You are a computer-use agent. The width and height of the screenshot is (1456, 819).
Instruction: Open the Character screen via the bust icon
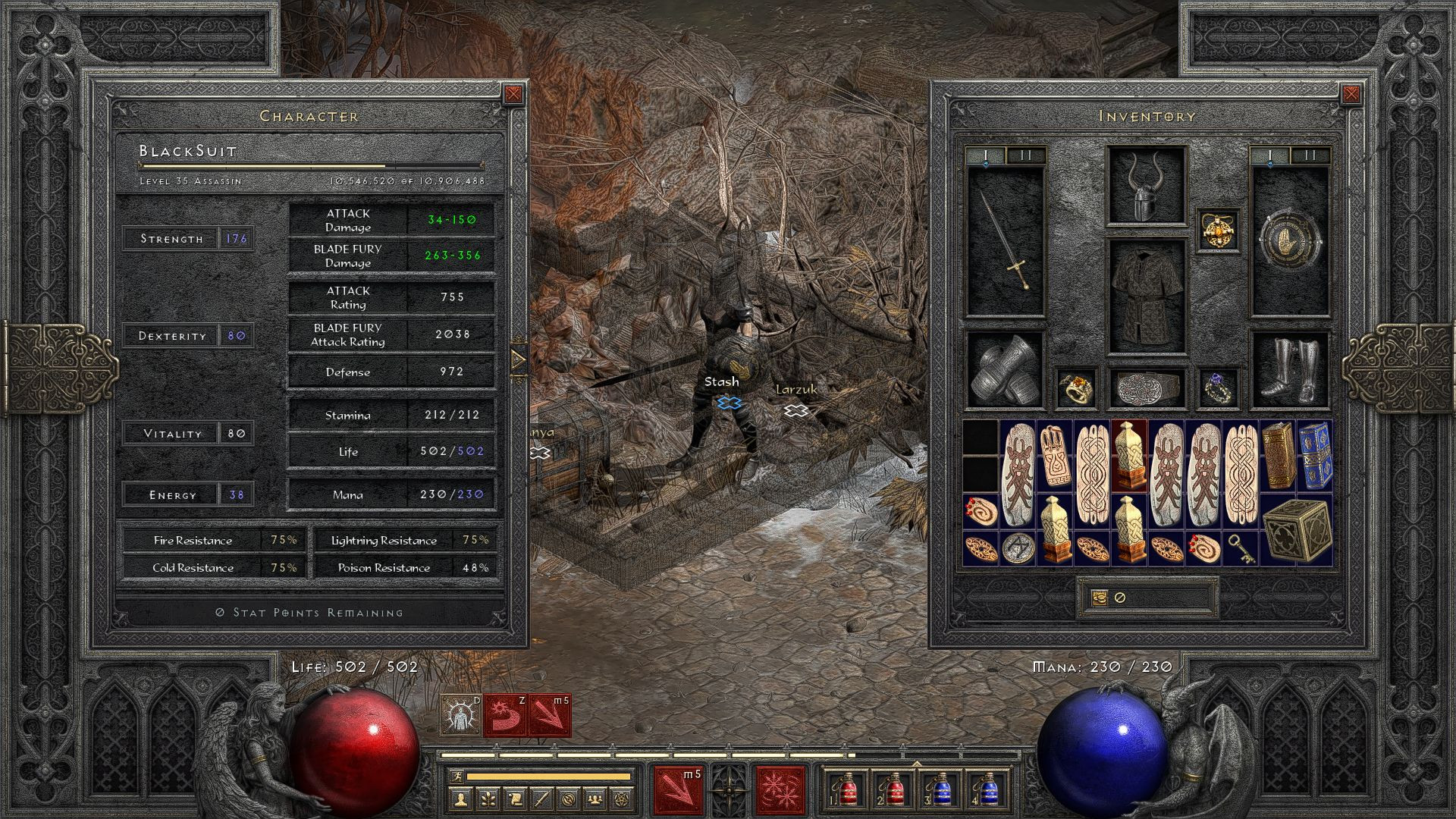[461, 800]
